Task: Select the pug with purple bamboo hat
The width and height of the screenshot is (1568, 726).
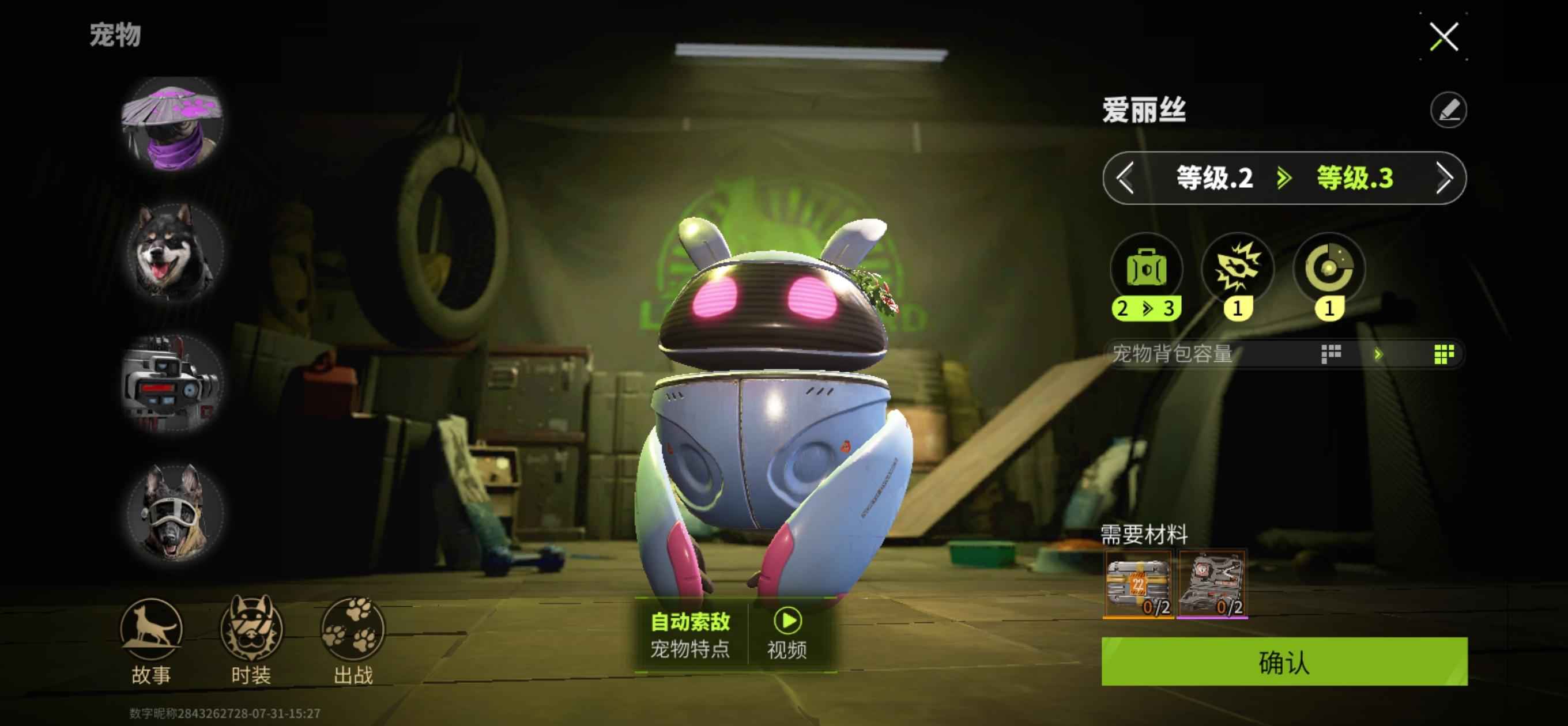Action: tap(173, 123)
